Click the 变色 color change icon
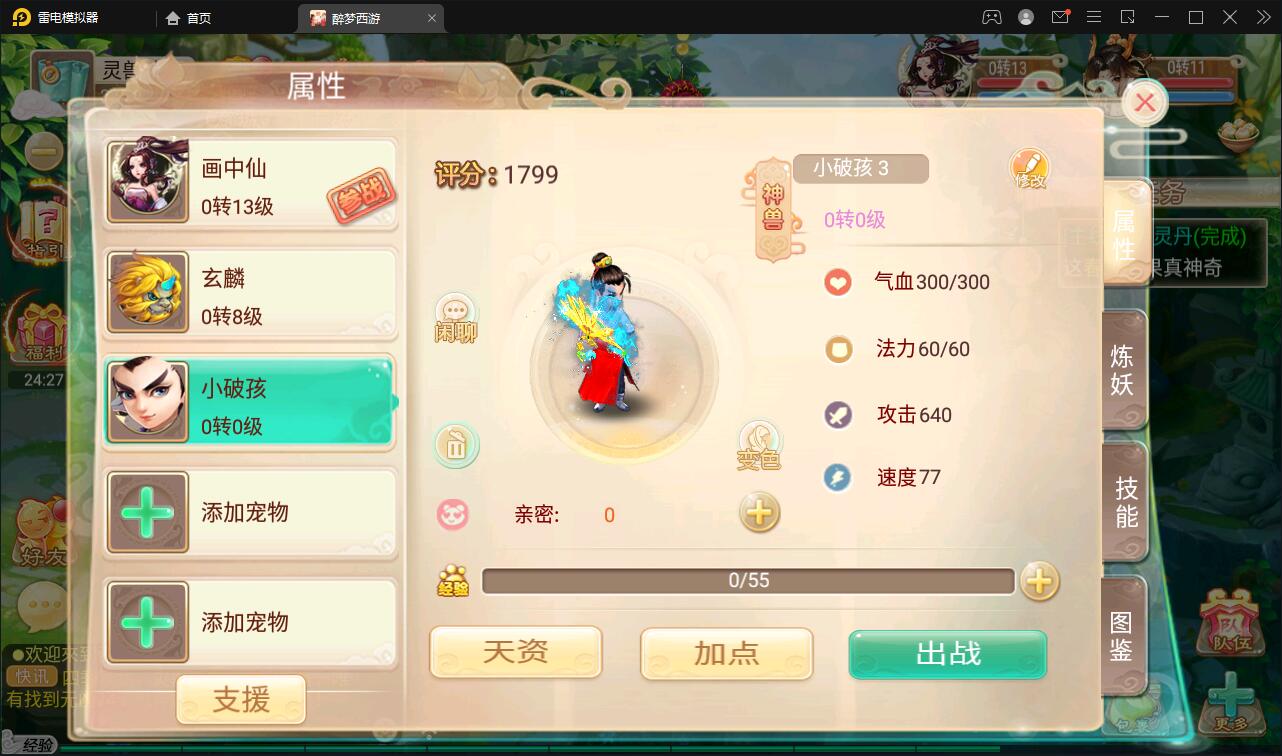1282x756 pixels. (x=760, y=445)
